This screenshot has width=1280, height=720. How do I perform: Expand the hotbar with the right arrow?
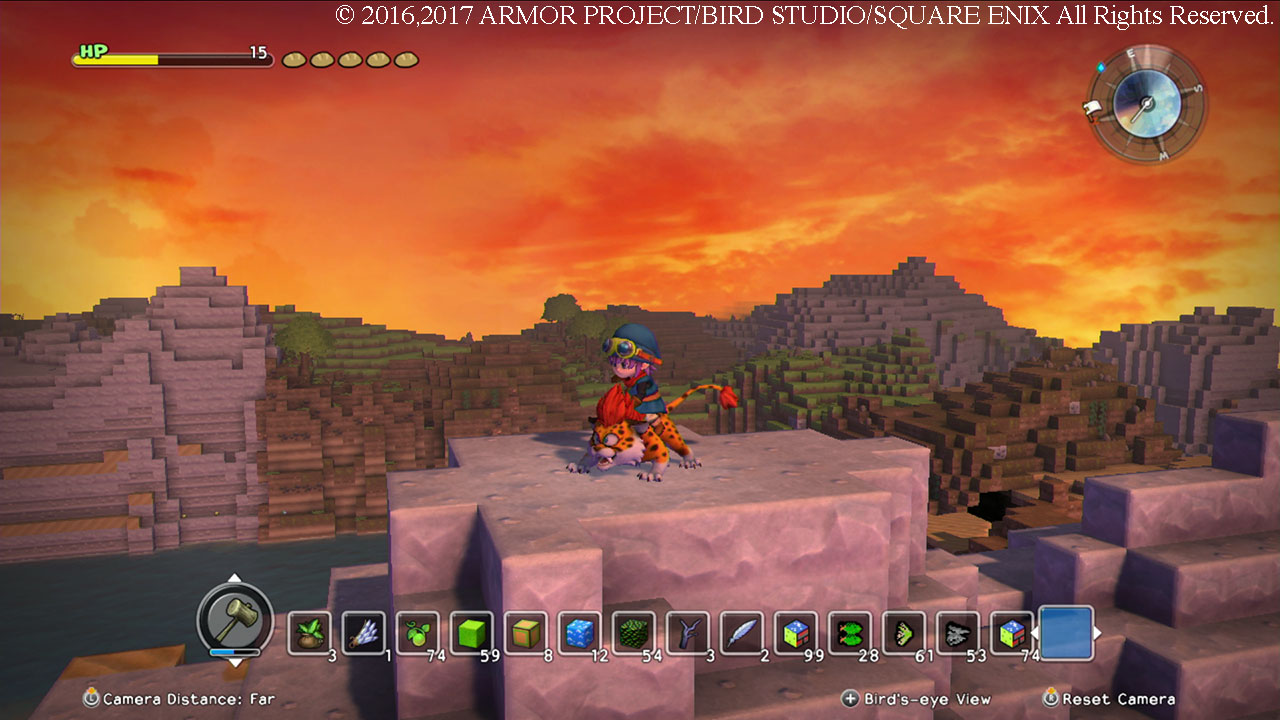point(1097,633)
